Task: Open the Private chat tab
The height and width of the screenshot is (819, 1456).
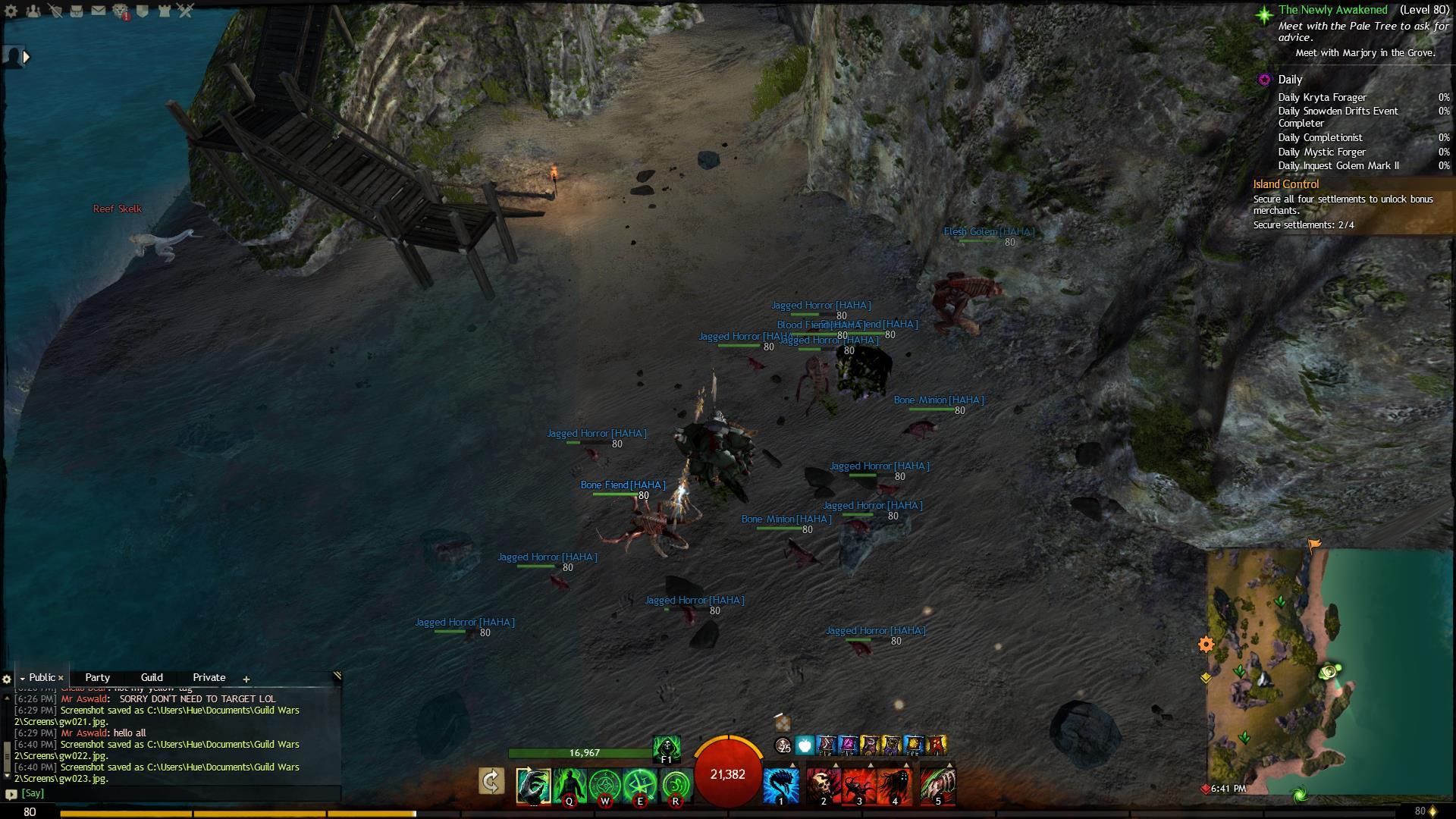Action: pyautogui.click(x=209, y=677)
